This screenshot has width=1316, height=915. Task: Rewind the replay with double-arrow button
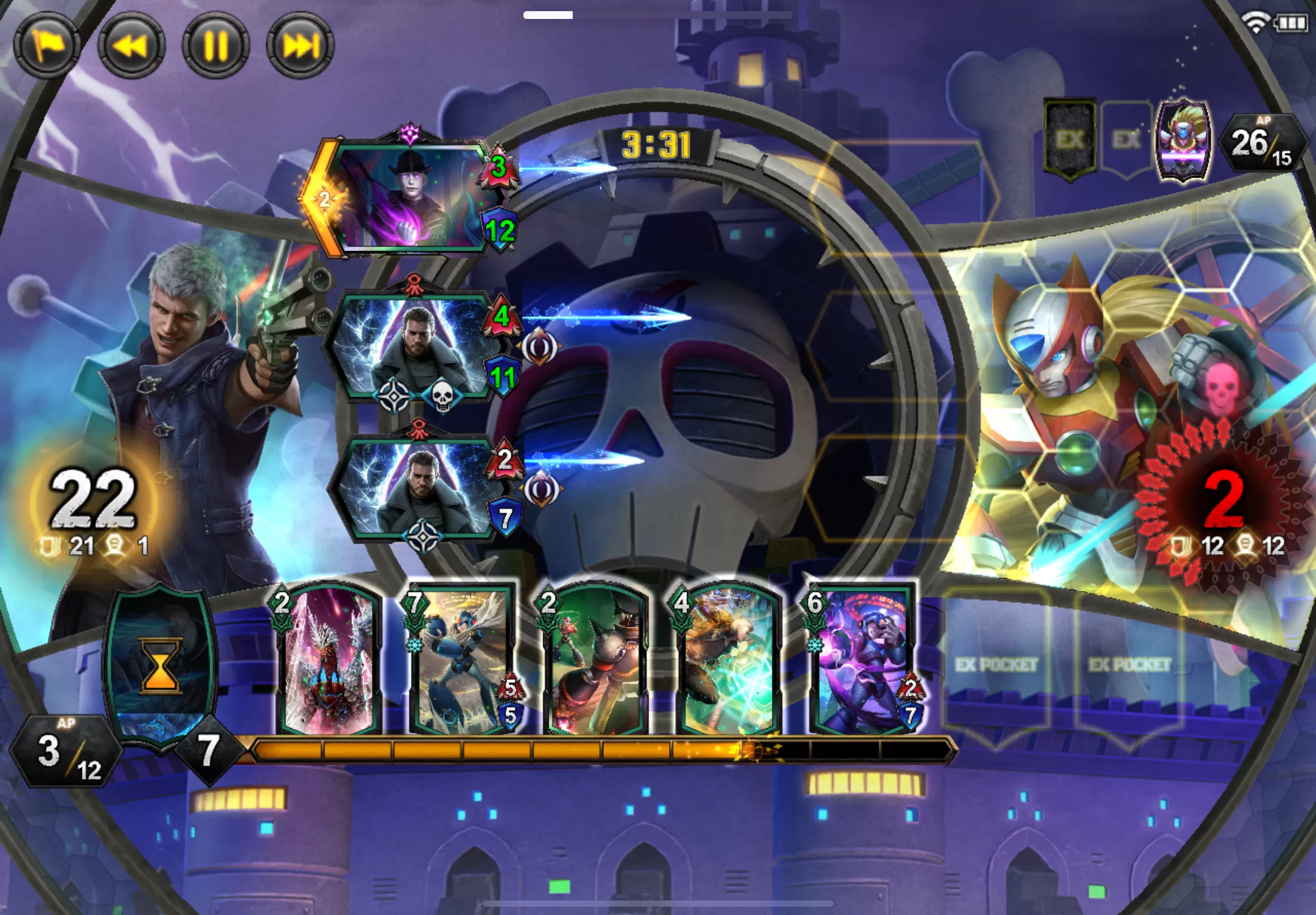(131, 45)
